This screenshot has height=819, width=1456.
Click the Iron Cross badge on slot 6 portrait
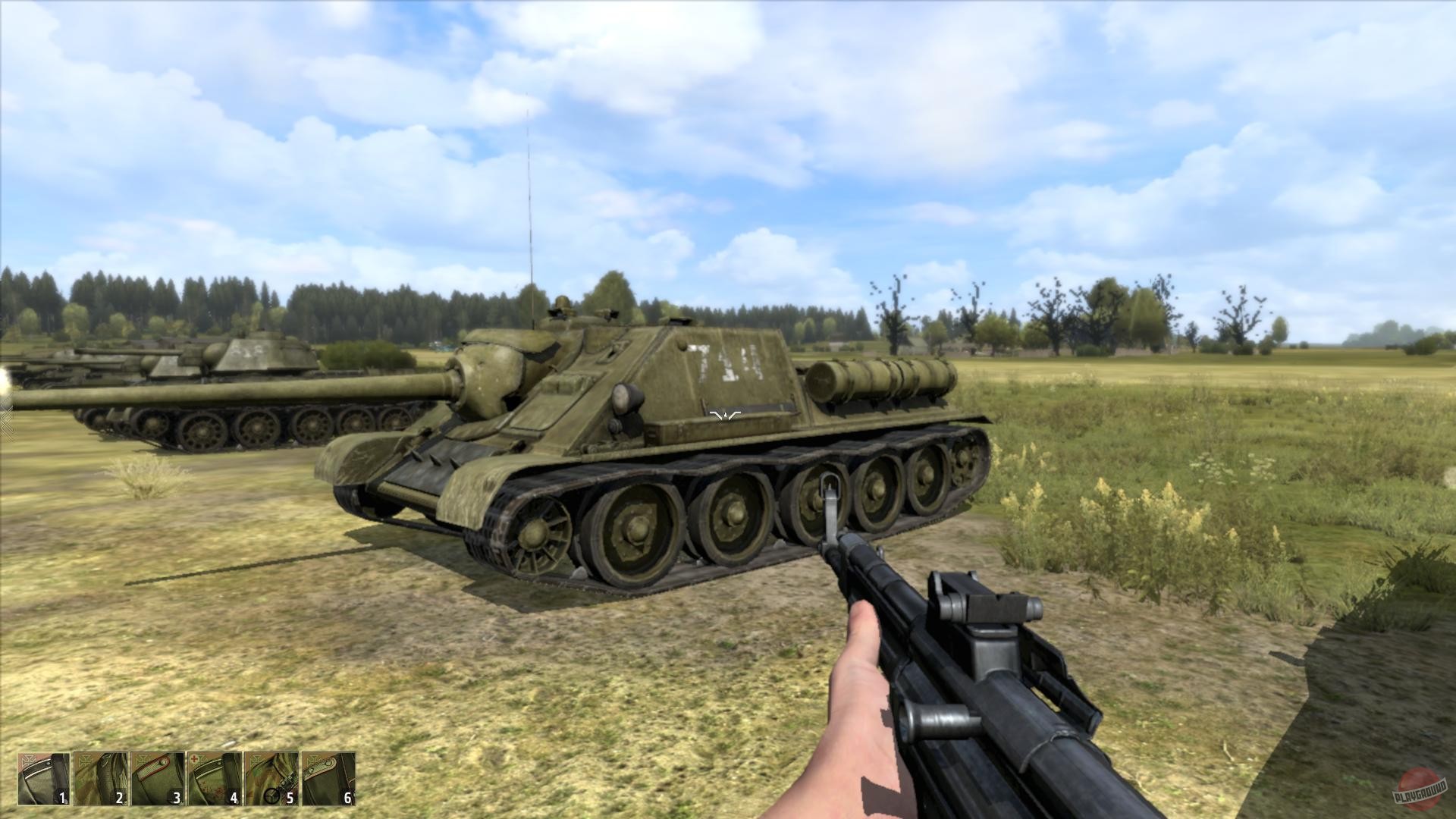(x=313, y=761)
